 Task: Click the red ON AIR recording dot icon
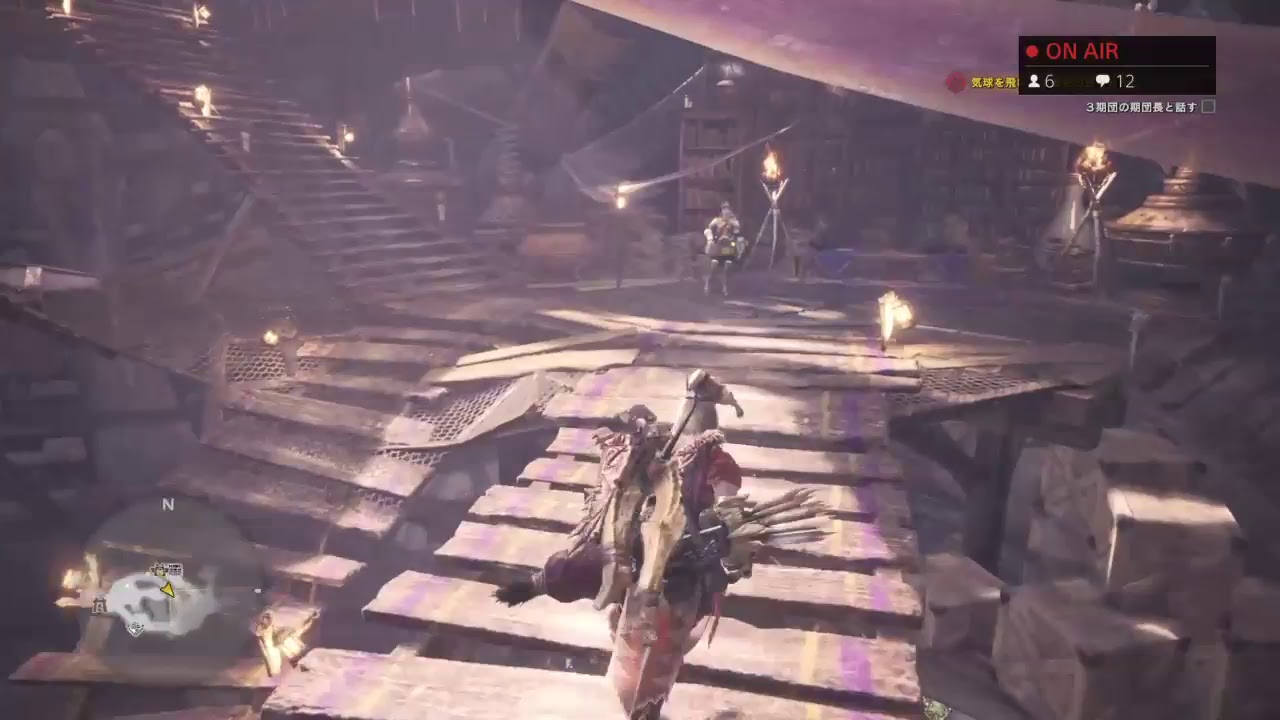[x=1034, y=50]
